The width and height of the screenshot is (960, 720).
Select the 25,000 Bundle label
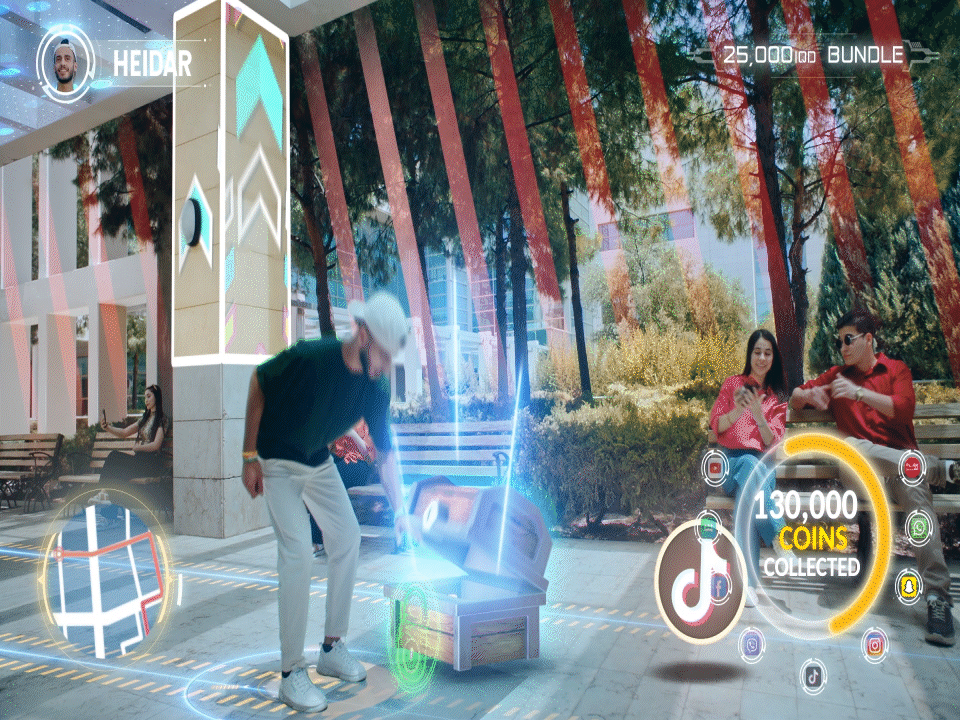812,56
